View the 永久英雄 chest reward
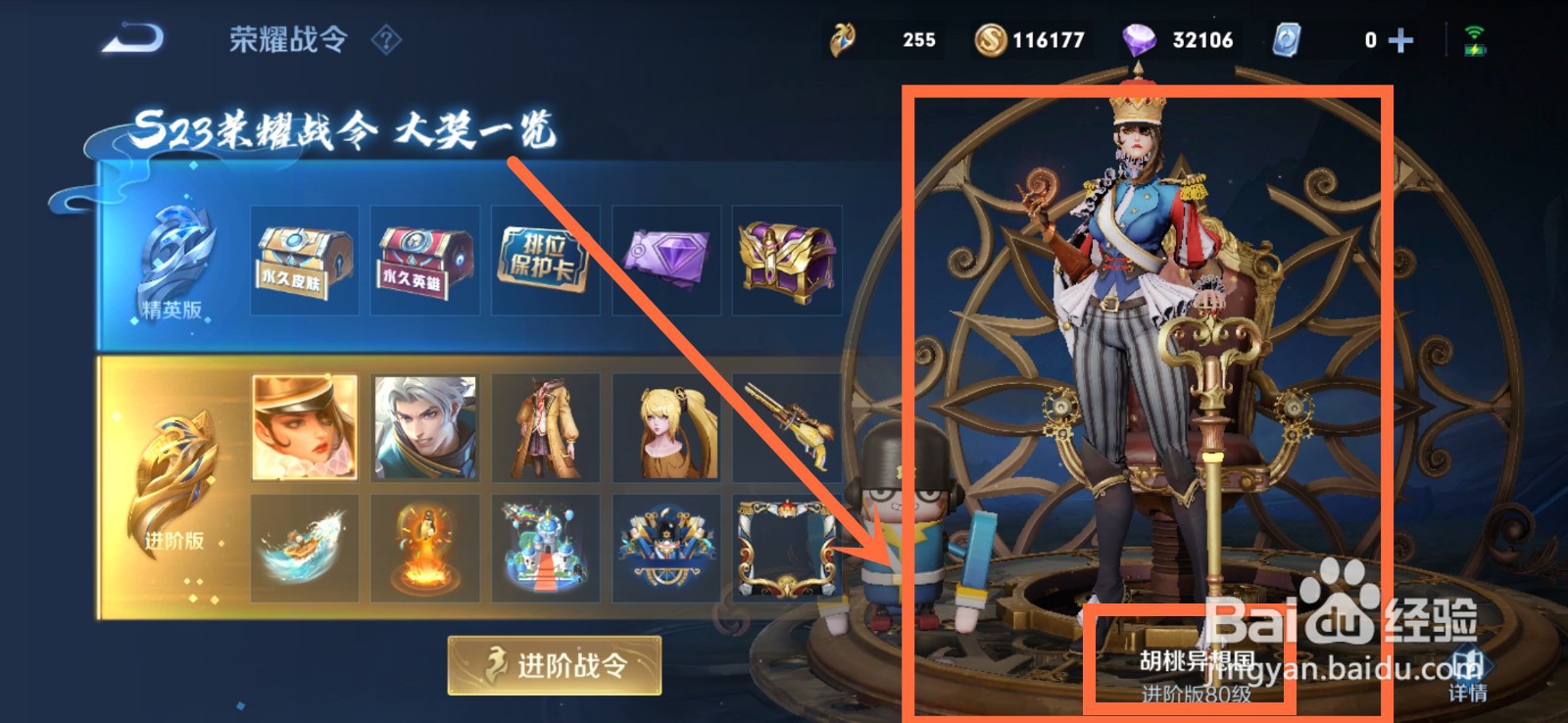 [423, 257]
